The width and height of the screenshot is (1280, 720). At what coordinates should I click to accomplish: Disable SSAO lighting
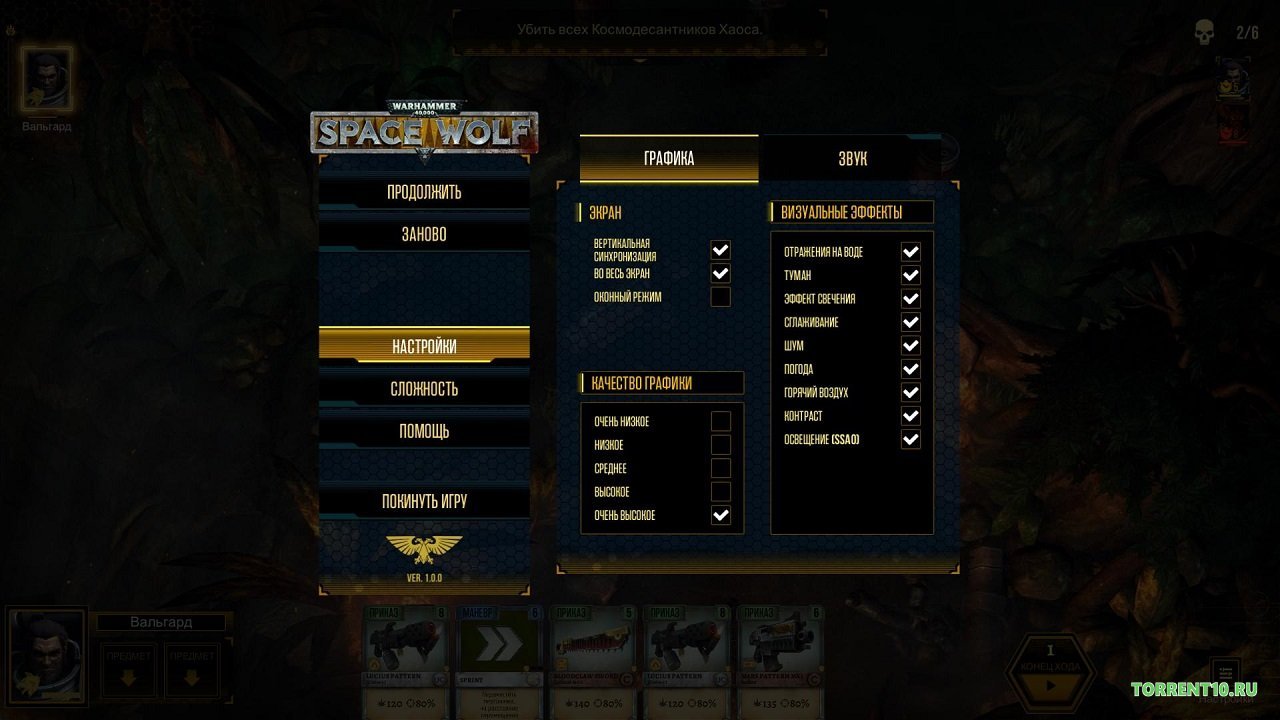909,438
